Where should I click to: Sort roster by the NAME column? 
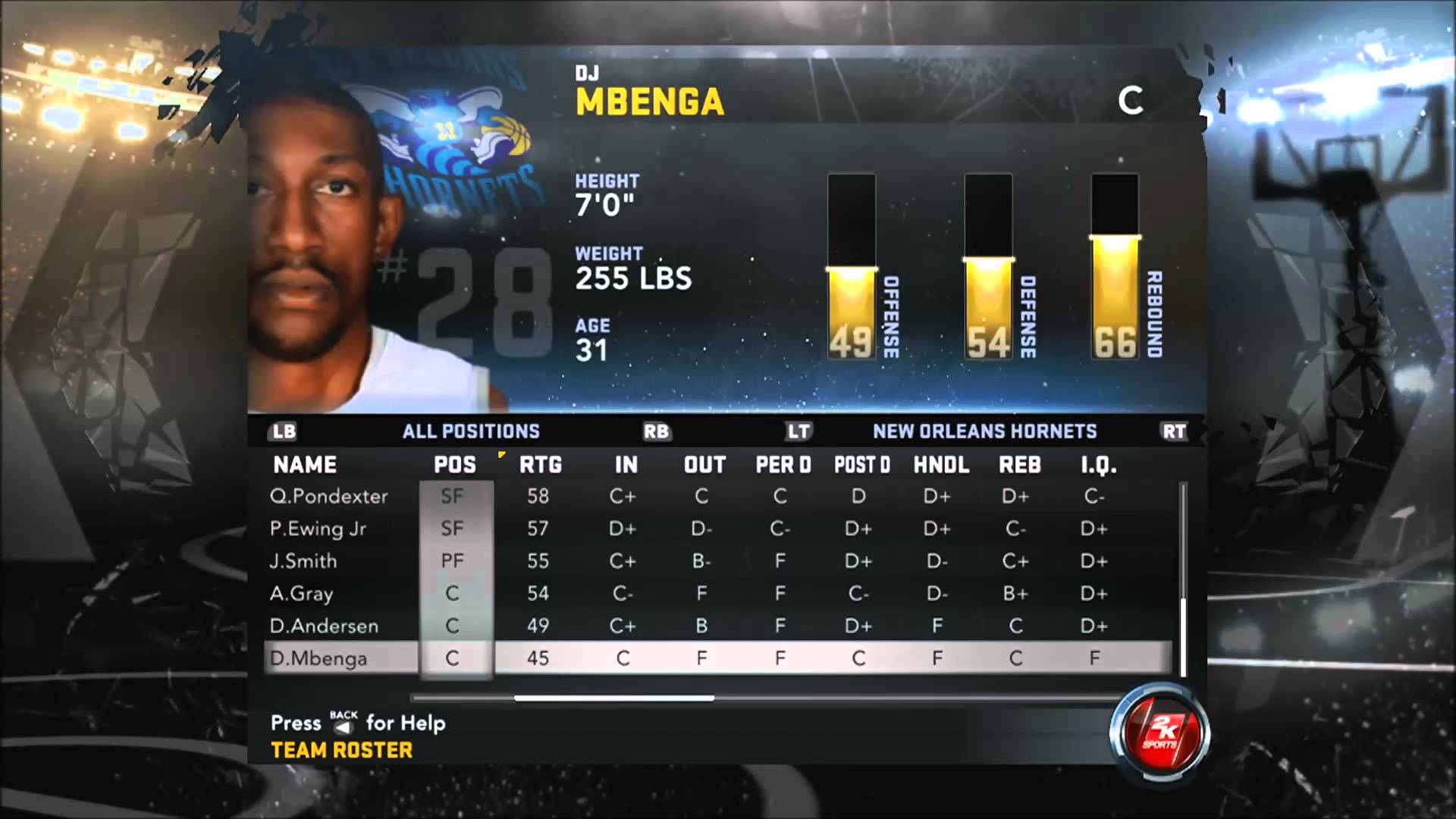(305, 465)
